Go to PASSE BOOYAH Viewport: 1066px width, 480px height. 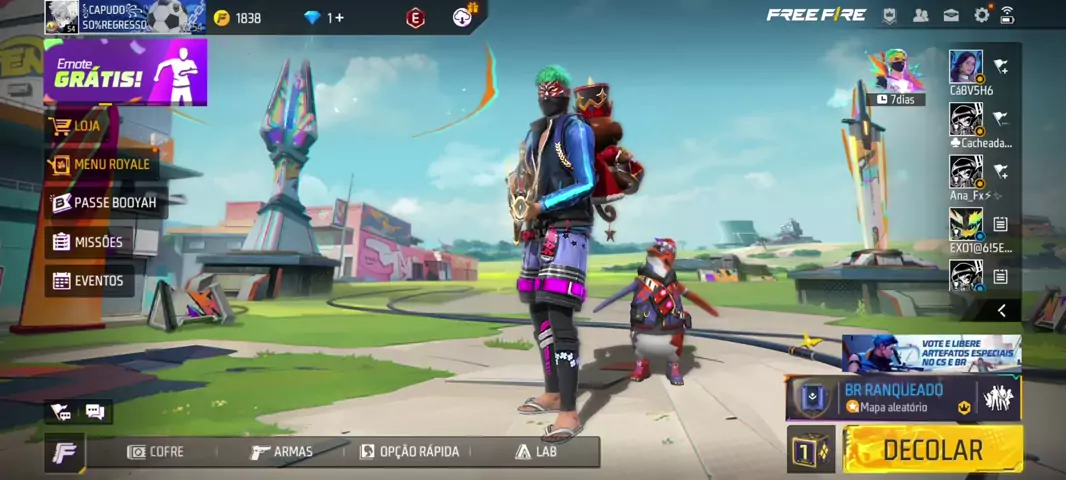point(104,203)
